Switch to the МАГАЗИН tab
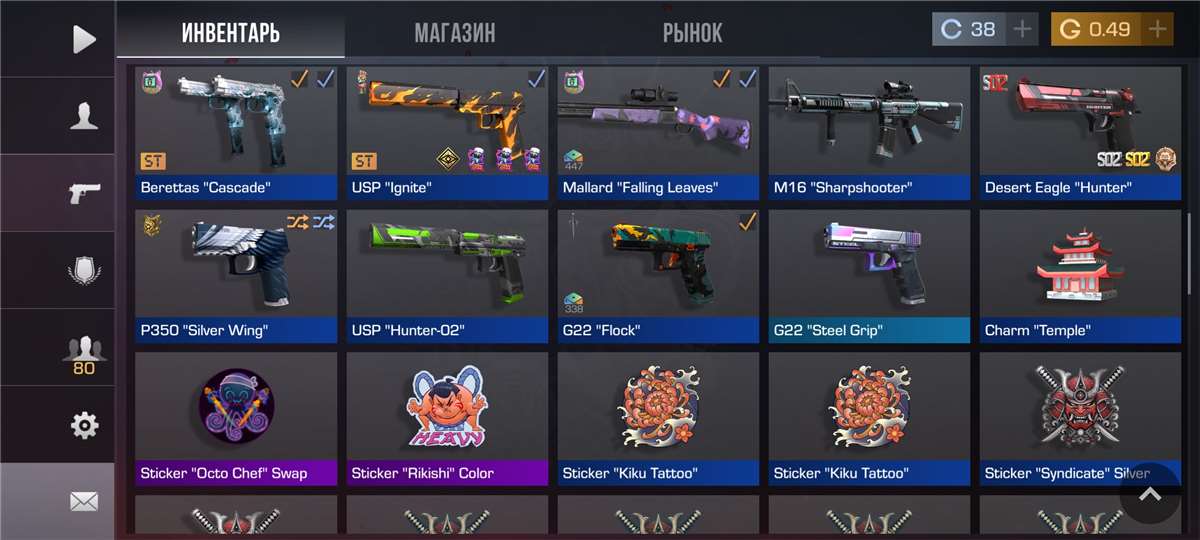Viewport: 1200px width, 540px height. (455, 33)
